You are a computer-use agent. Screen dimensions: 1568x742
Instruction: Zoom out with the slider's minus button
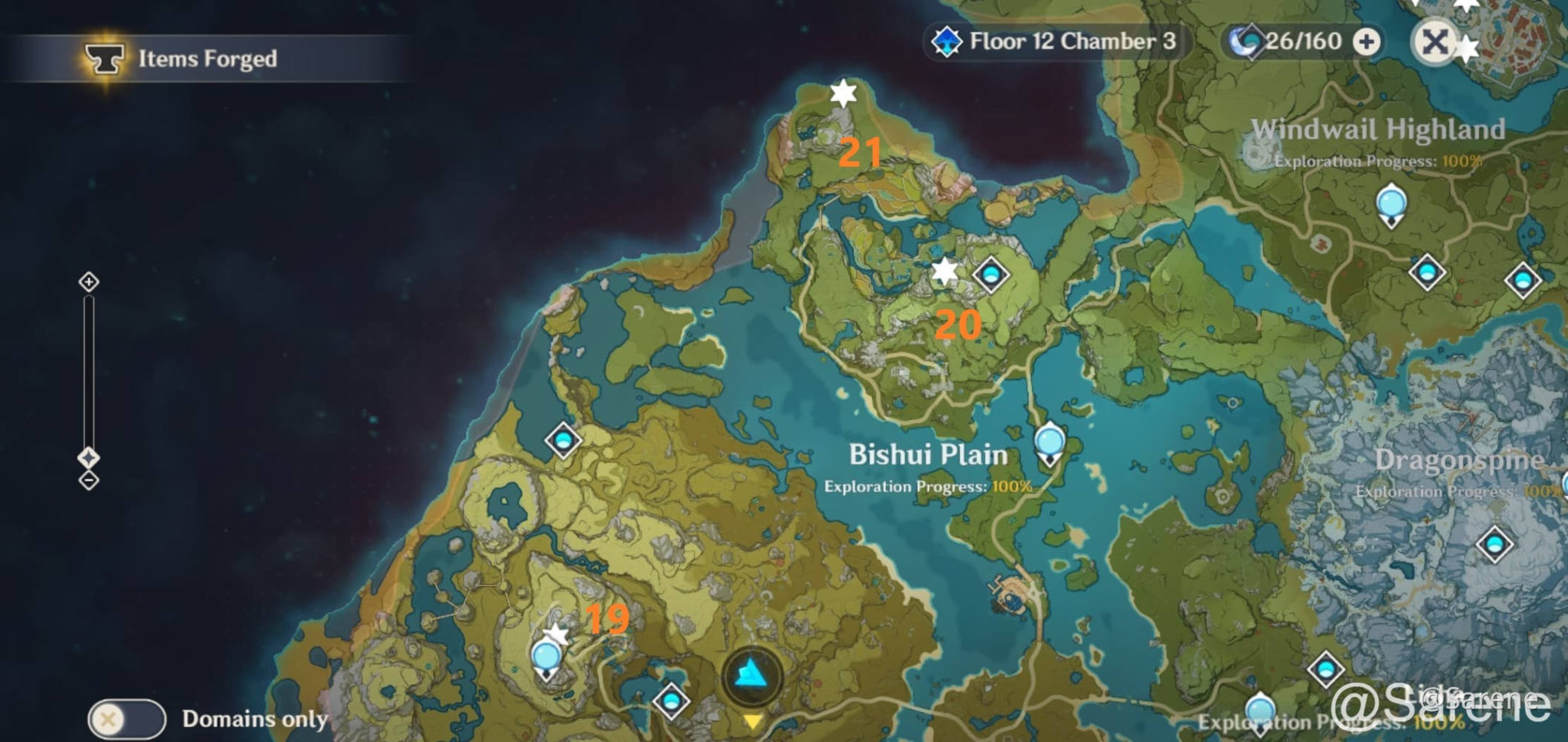tap(89, 481)
